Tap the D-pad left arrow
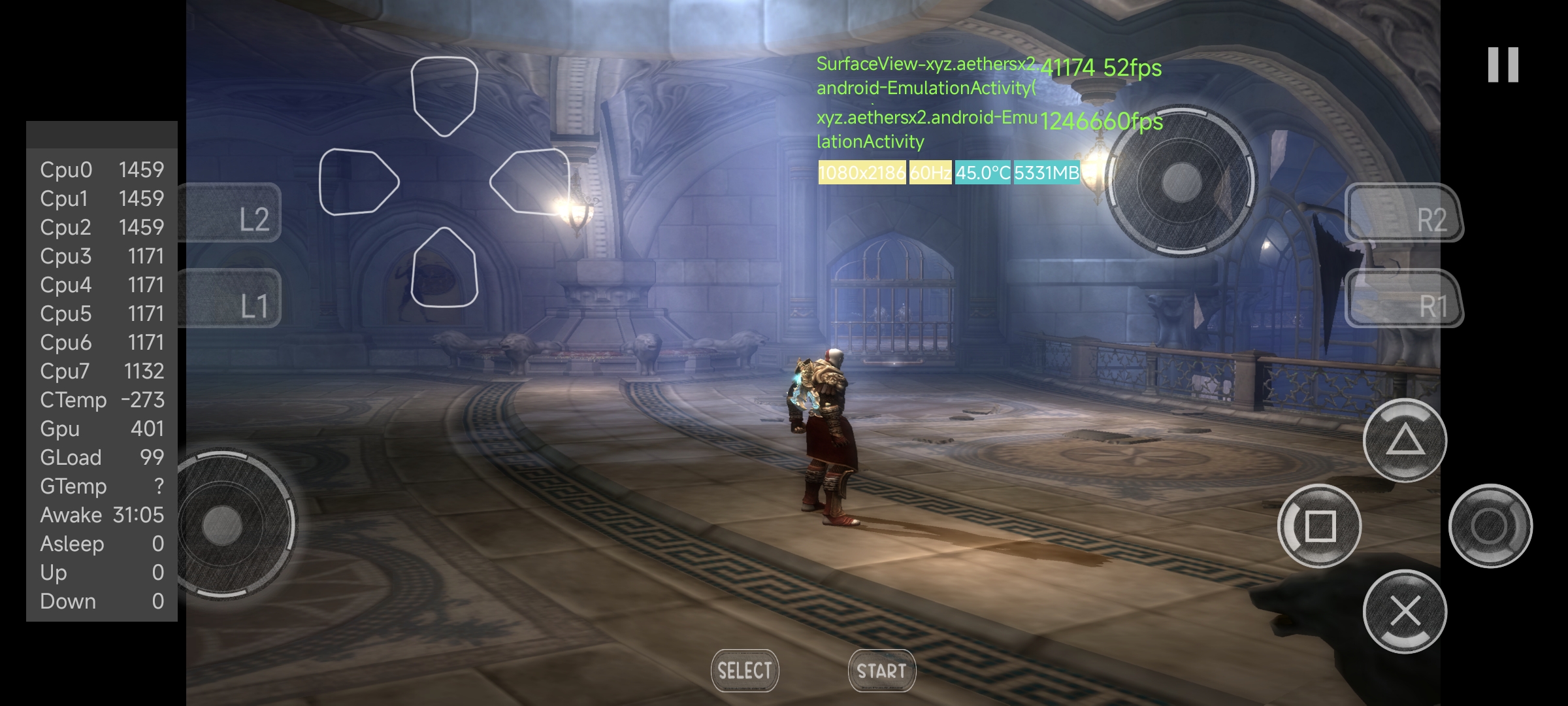 [357, 182]
